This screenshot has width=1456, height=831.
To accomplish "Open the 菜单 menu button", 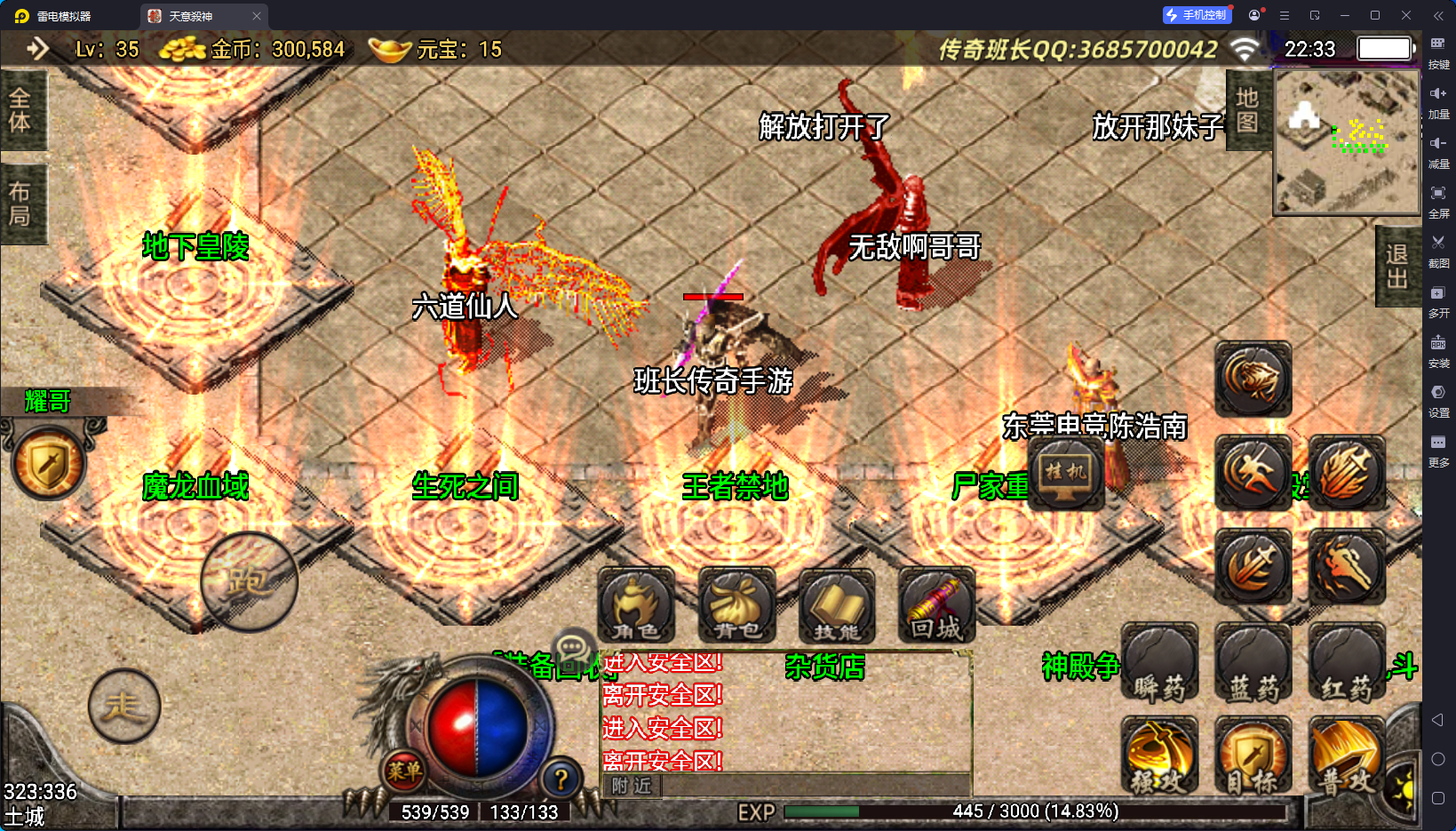I will point(404,771).
